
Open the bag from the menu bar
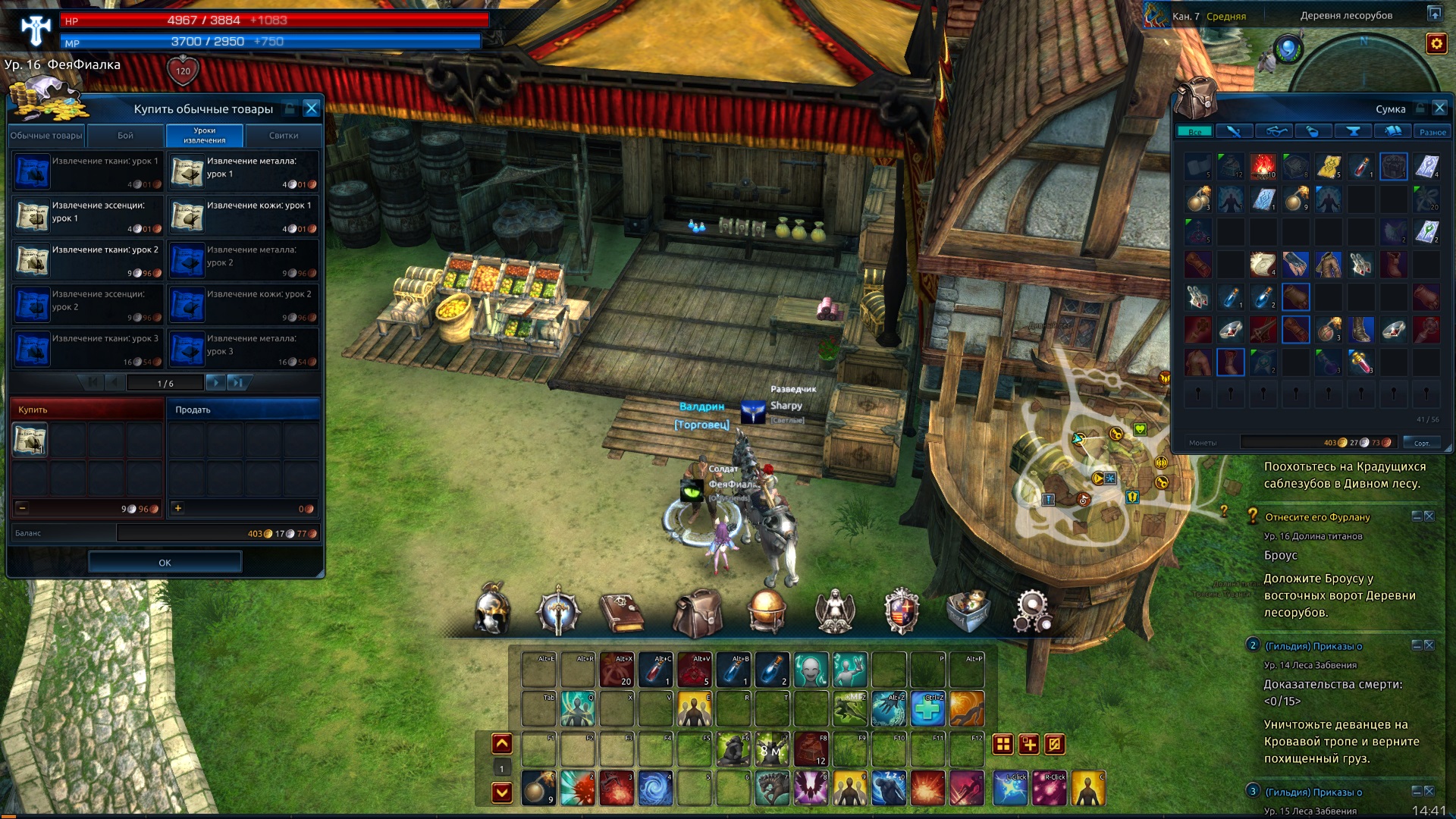(697, 613)
